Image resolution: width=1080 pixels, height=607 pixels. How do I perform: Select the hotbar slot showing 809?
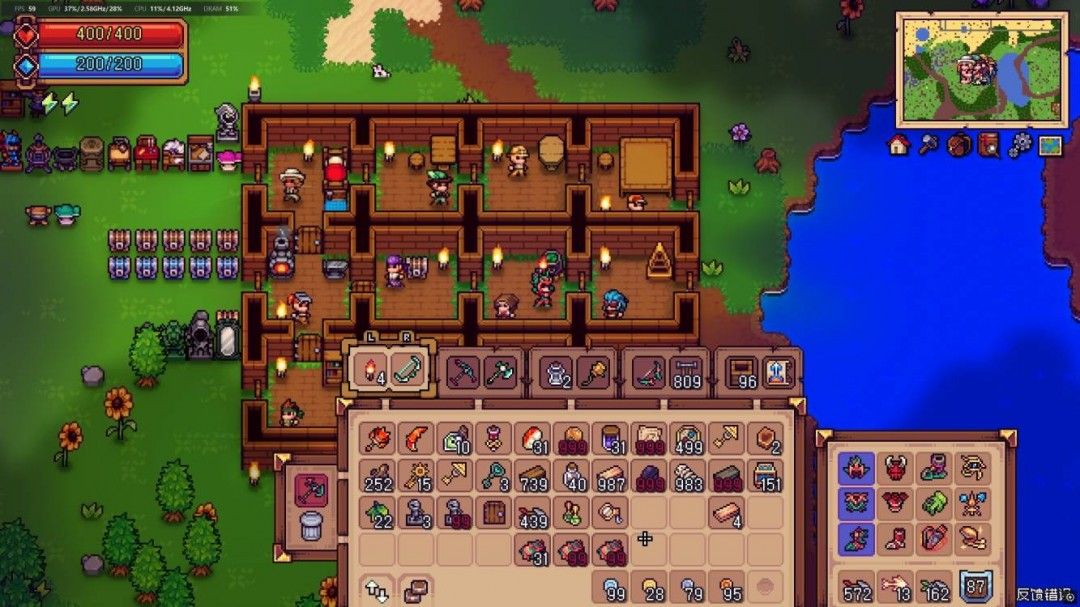tap(686, 372)
